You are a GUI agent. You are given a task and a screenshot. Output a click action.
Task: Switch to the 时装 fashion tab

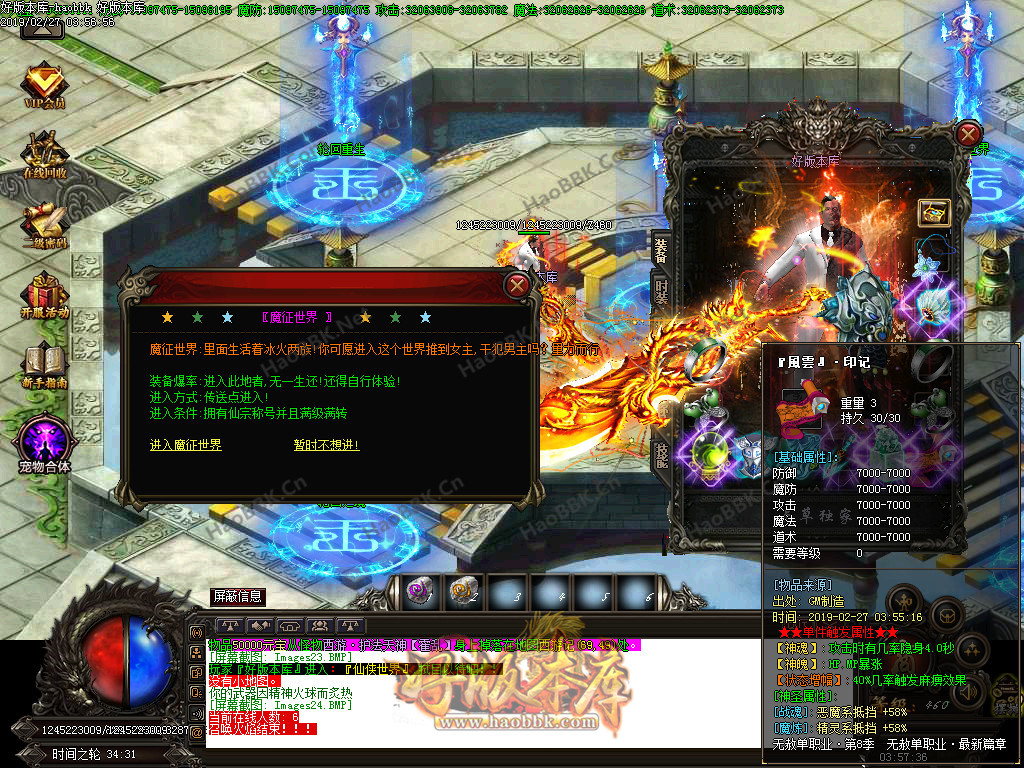[x=661, y=292]
